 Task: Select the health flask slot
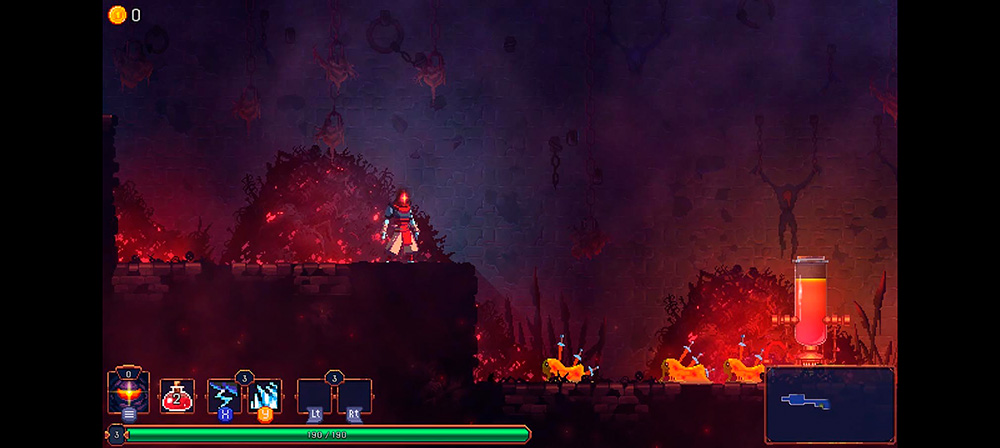click(x=177, y=397)
